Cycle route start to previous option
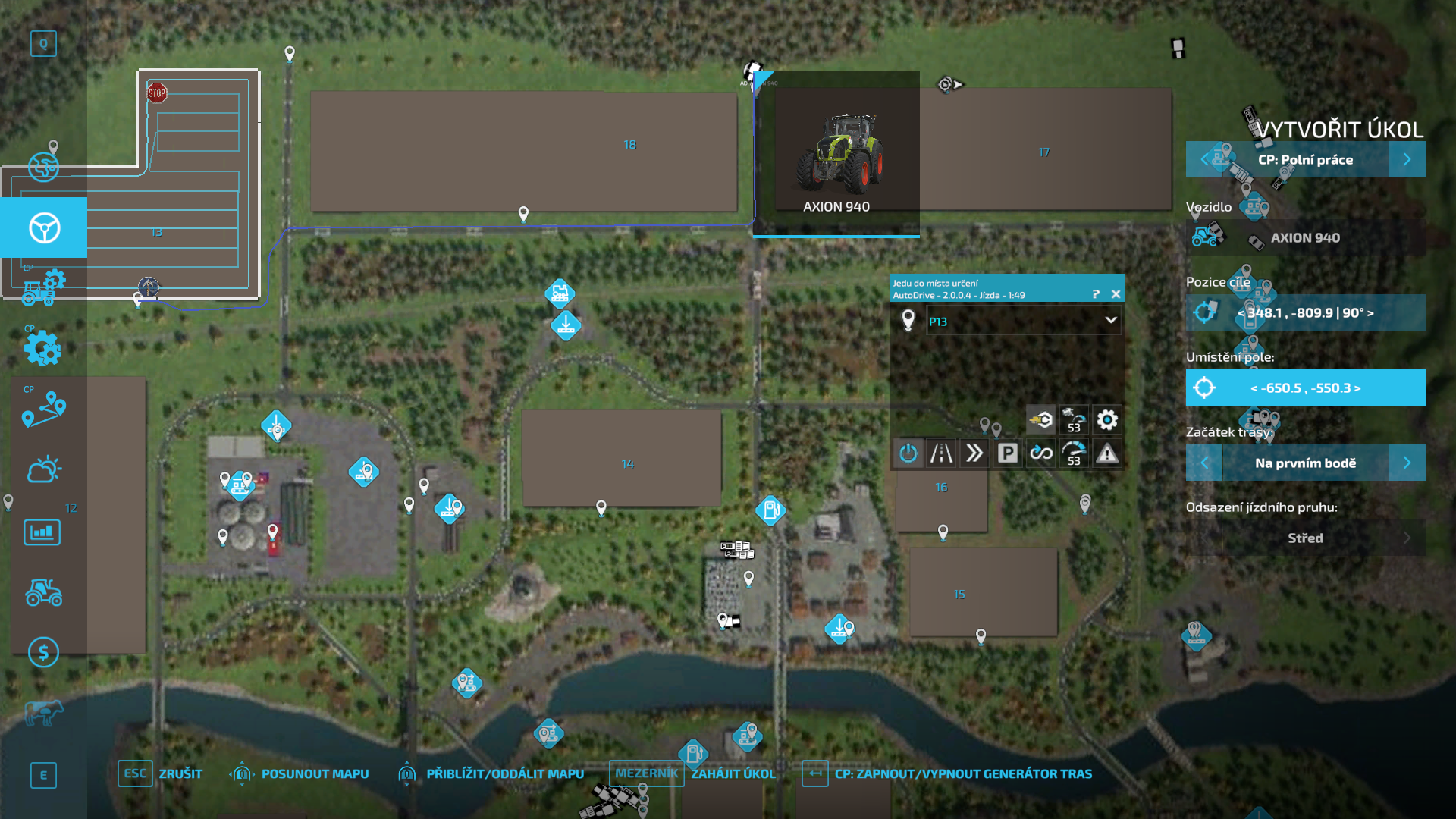The height and width of the screenshot is (819, 1456). tap(1204, 463)
